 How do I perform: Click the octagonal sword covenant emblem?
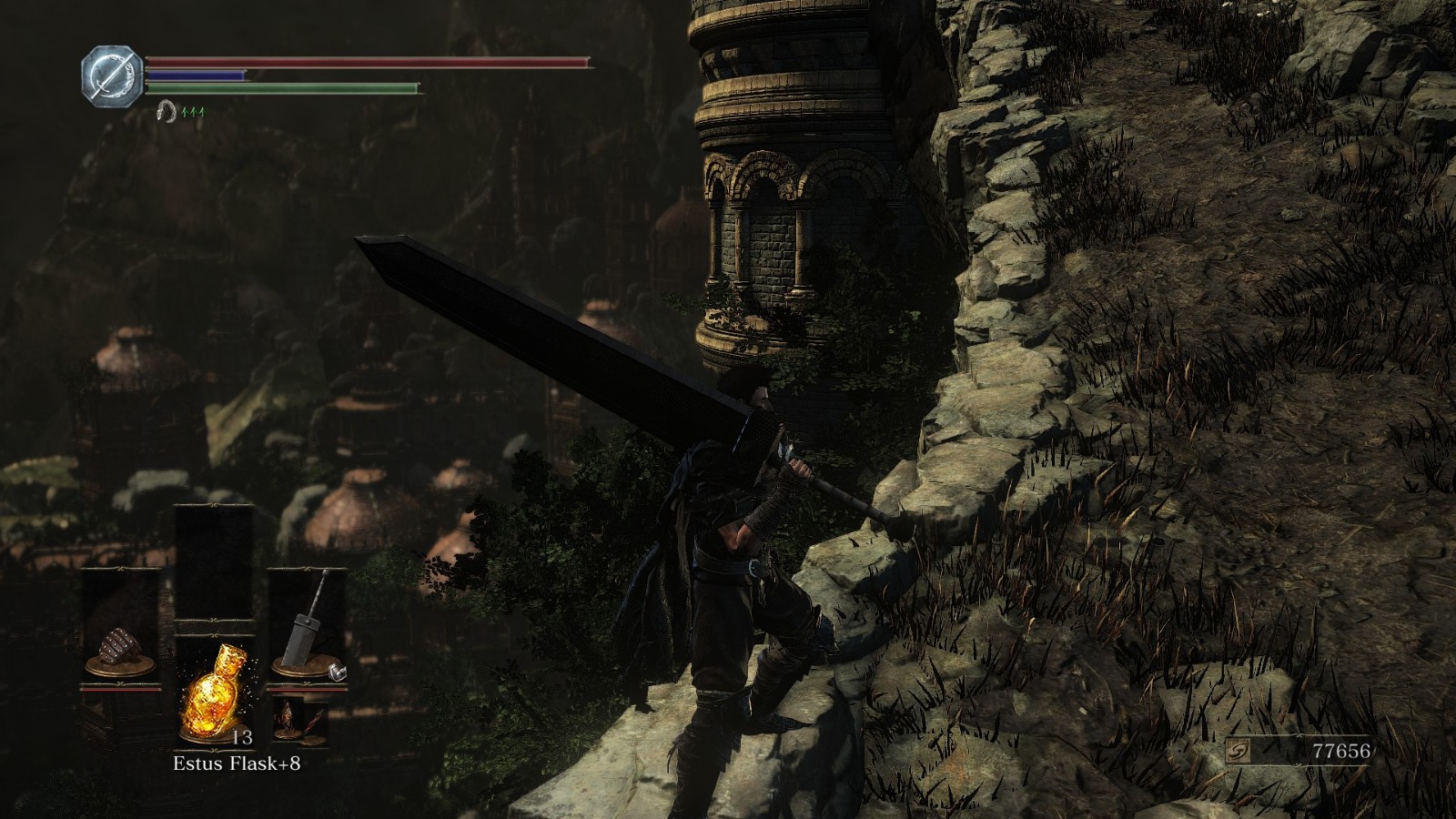tap(114, 73)
